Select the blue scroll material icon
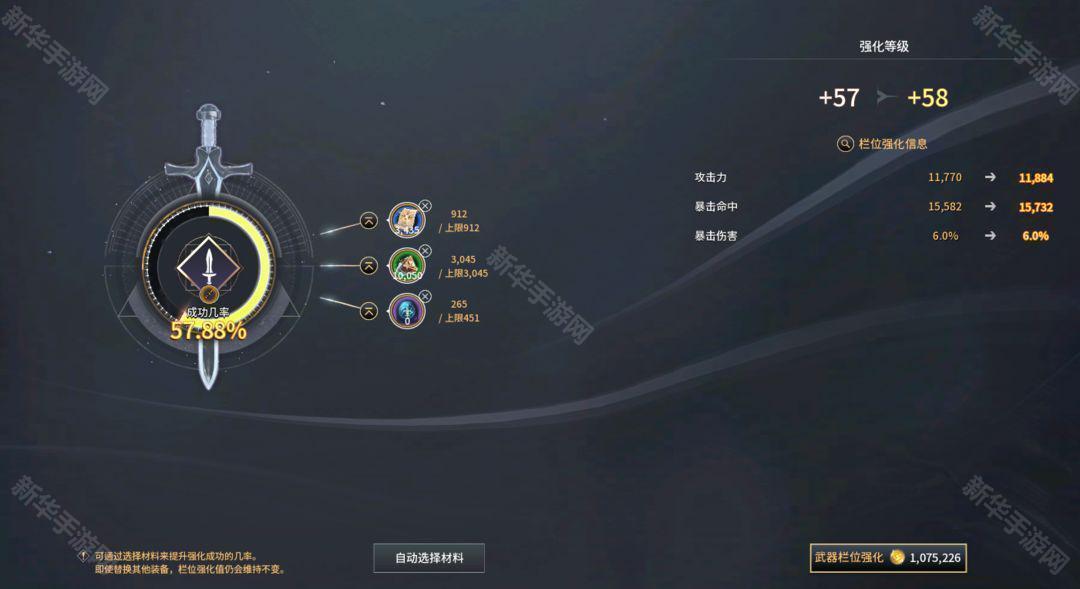Screen dimensions: 1080x589 tap(406, 221)
